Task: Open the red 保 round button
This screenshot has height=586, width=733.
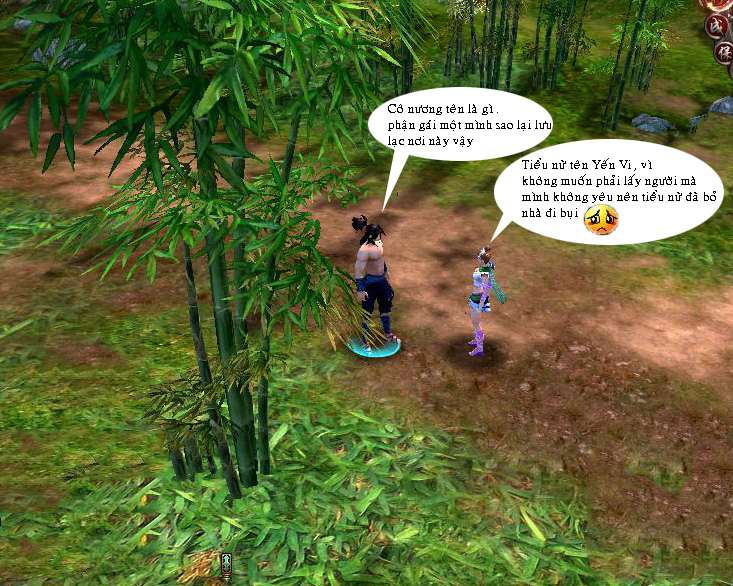Action: tap(722, 53)
